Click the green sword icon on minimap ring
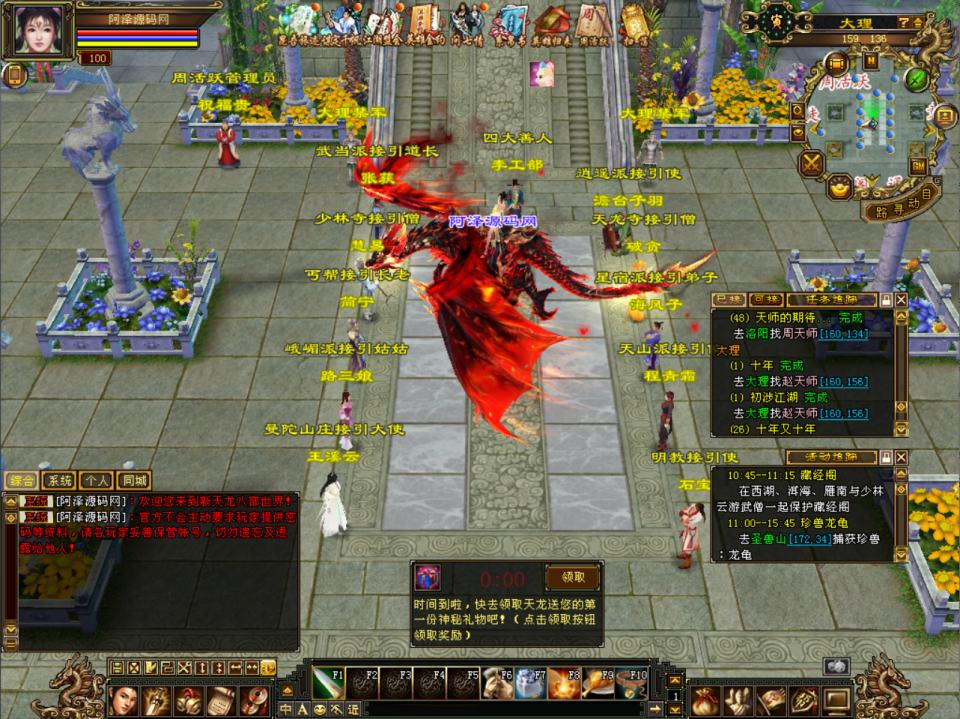The image size is (960, 719). tap(917, 78)
